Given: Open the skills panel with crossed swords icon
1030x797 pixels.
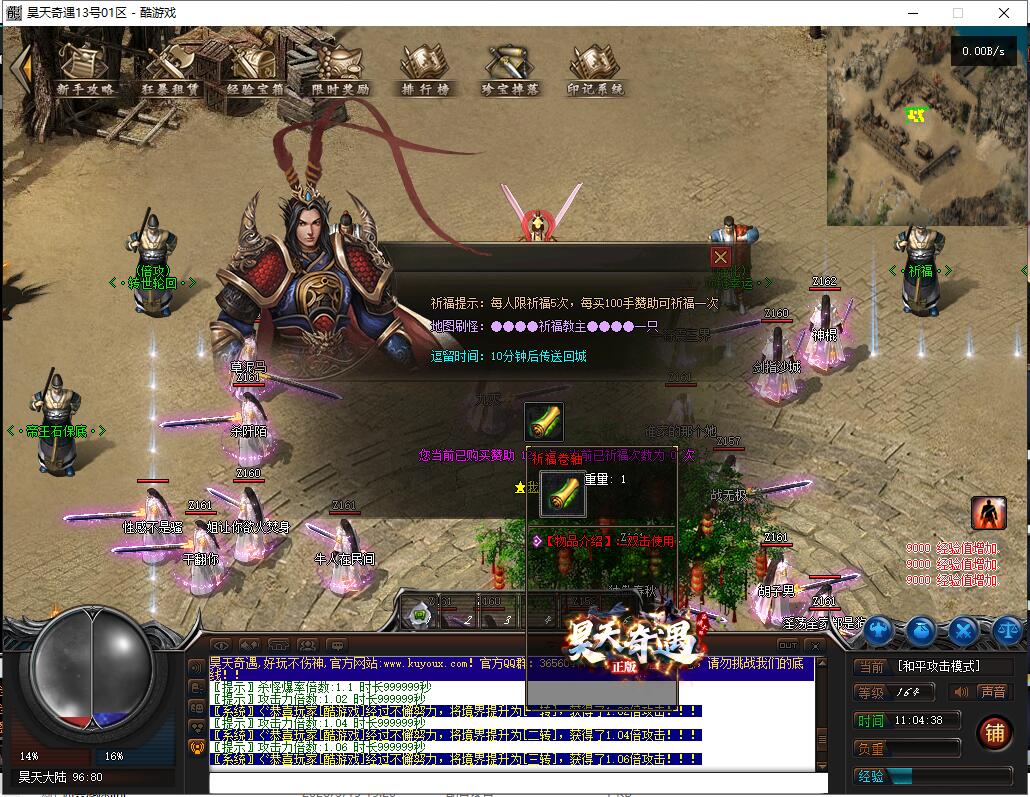Looking at the screenshot, I should click(x=963, y=630).
